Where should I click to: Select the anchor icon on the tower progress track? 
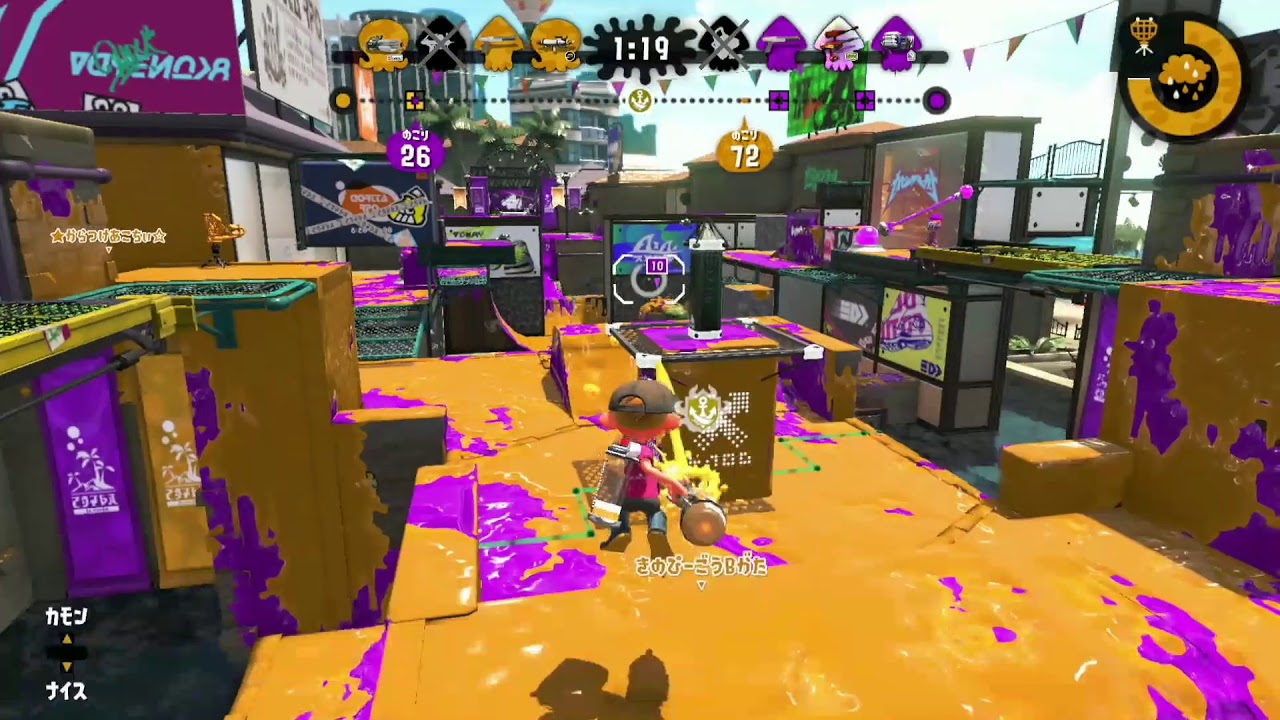639,101
